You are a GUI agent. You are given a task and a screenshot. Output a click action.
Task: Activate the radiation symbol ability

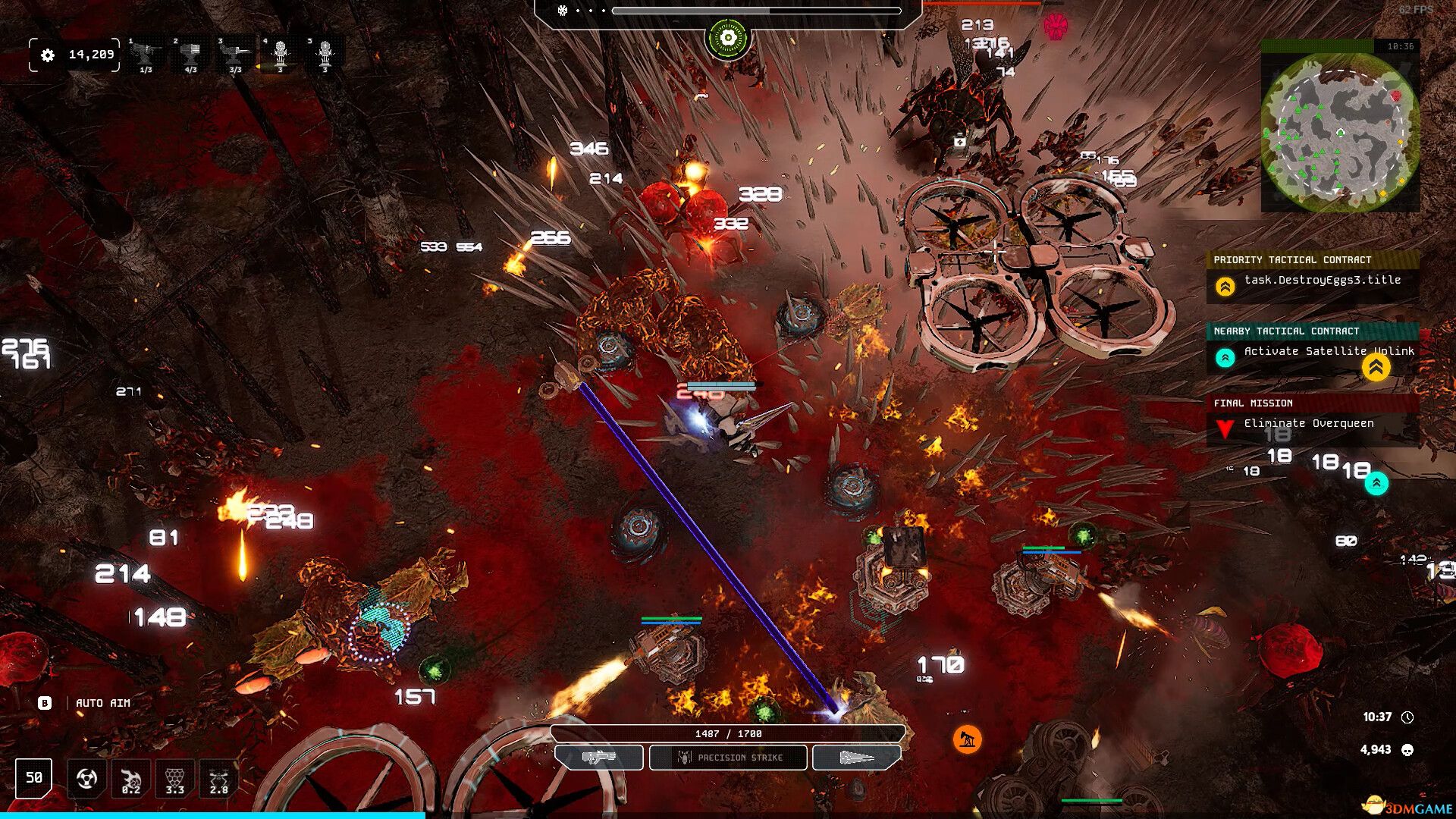coord(86,779)
